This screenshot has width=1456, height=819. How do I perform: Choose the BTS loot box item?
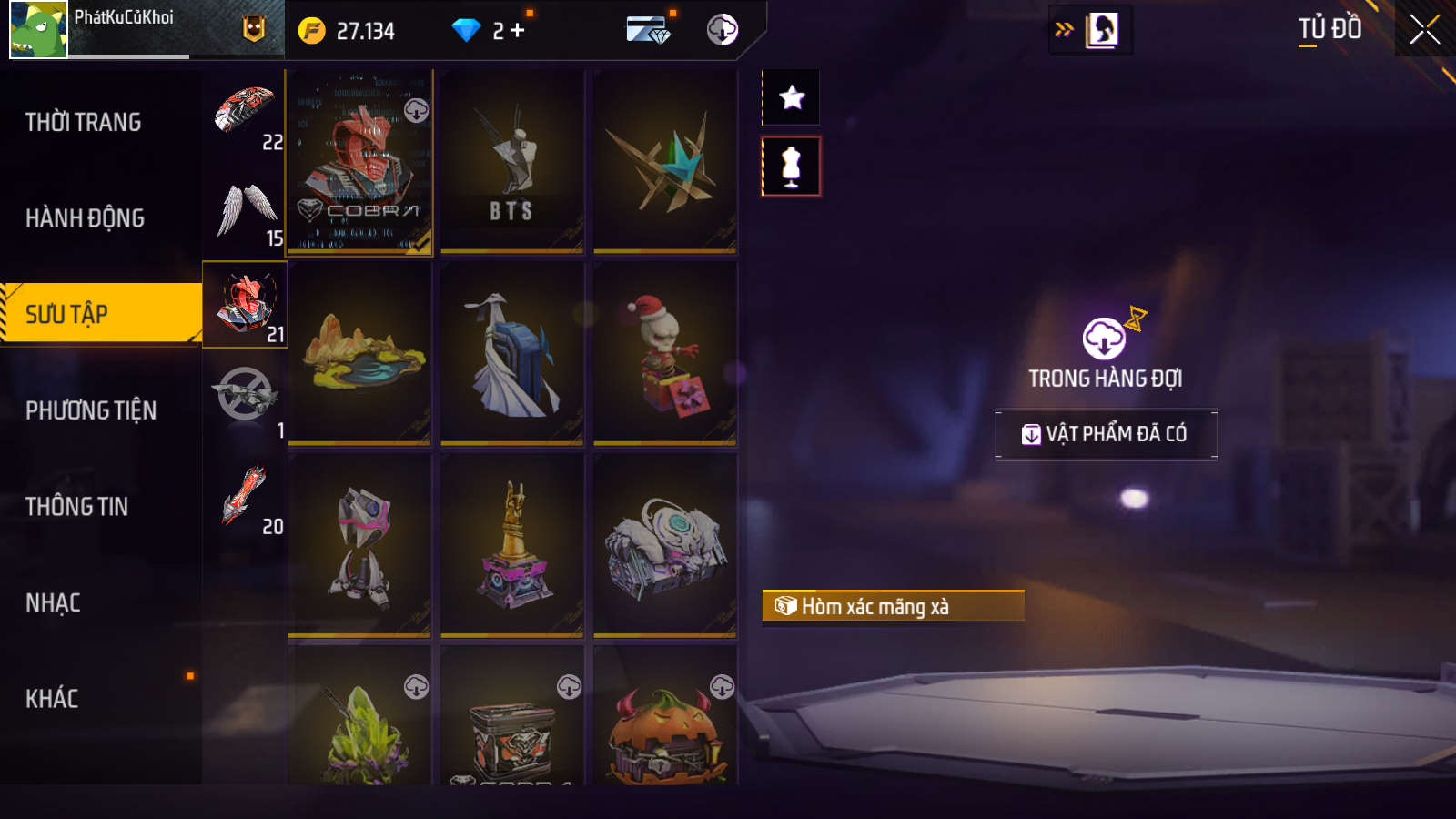tap(511, 162)
